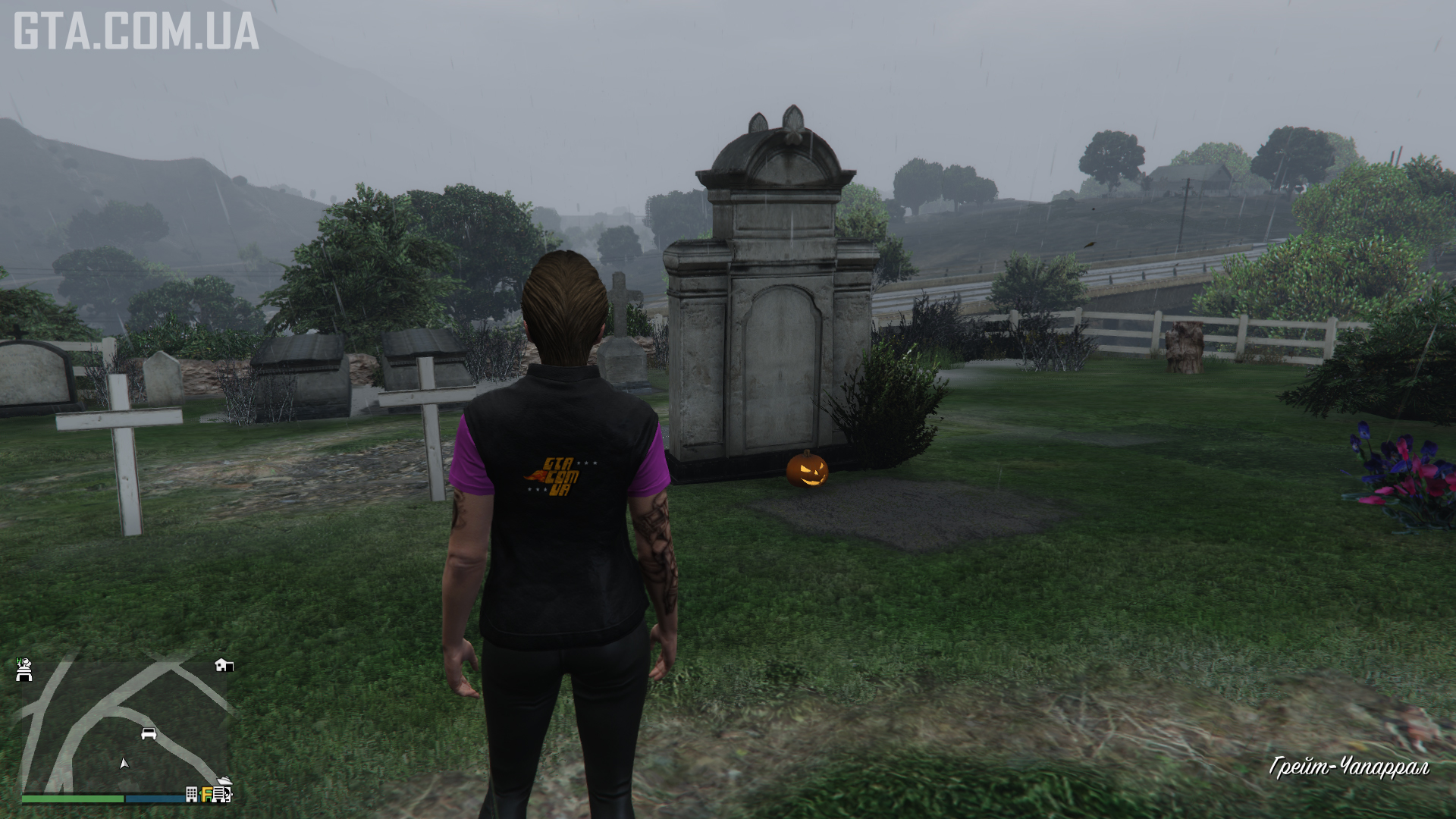1456x819 pixels.
Task: Click the player arrow on the minimap
Action: pos(124,763)
